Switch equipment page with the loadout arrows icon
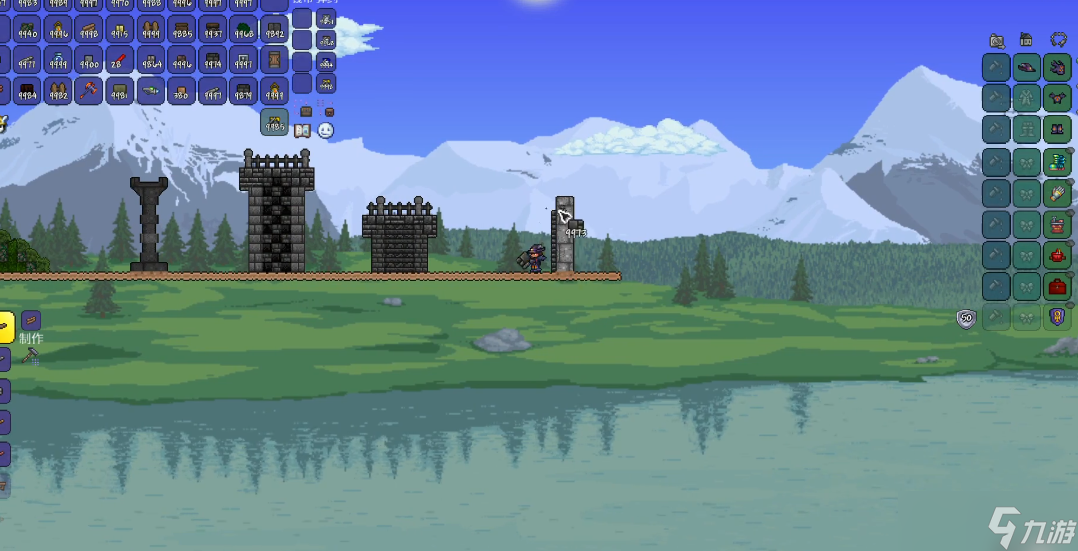 click(1058, 41)
